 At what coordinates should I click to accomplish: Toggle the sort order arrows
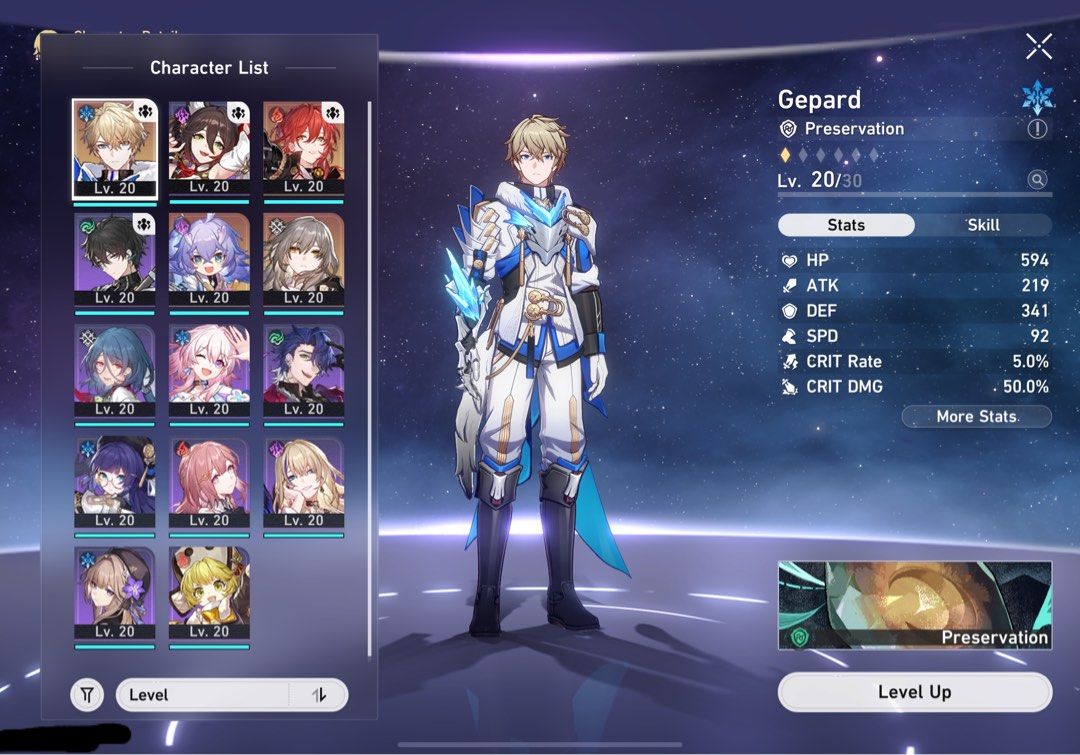click(319, 694)
